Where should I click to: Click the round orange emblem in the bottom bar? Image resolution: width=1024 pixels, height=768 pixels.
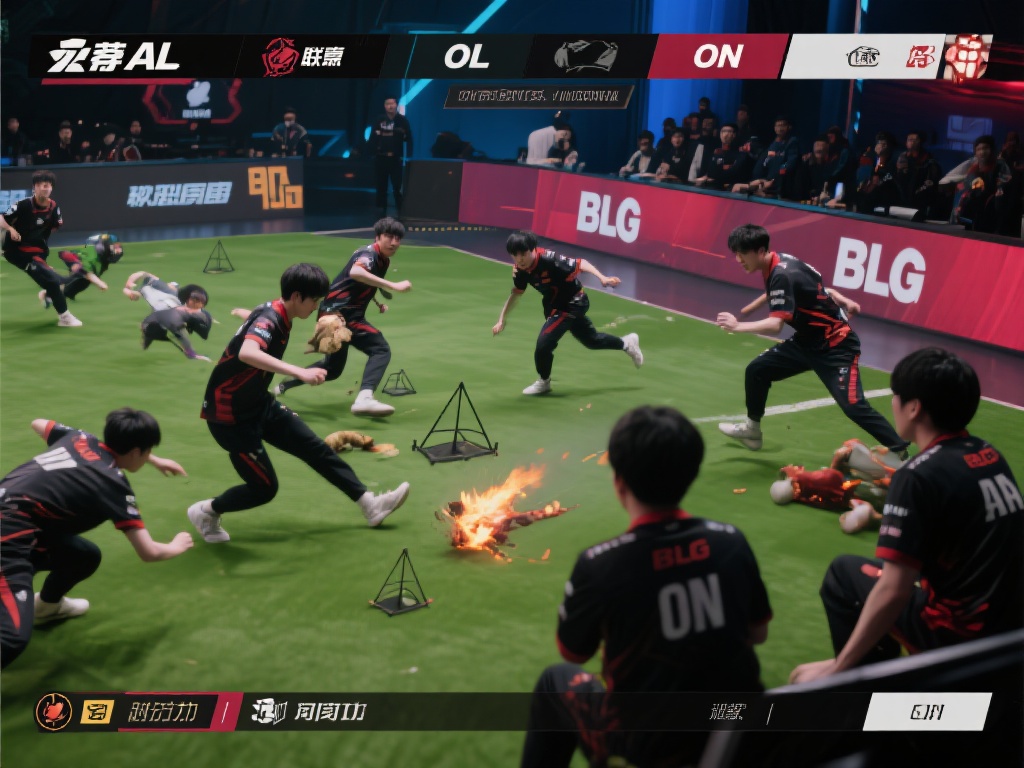pyautogui.click(x=54, y=711)
